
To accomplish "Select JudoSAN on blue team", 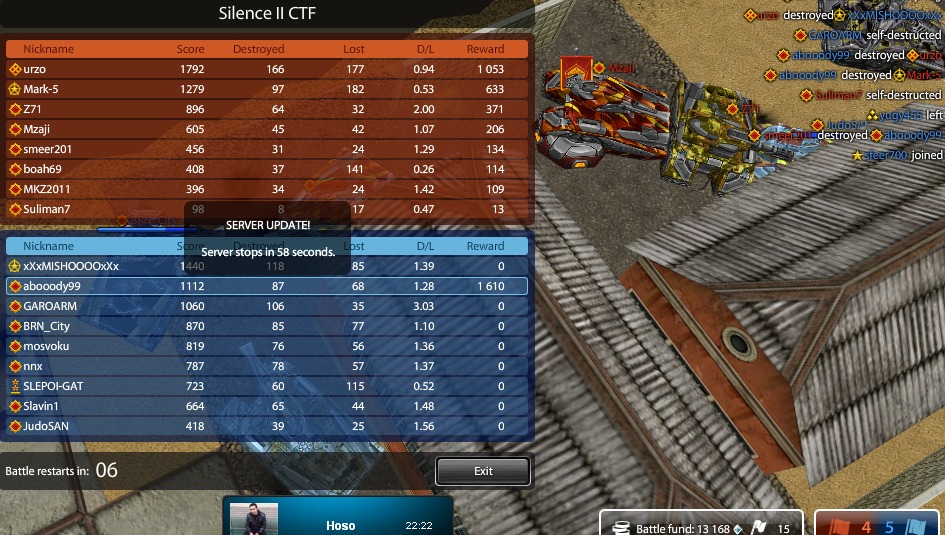I will [267, 426].
